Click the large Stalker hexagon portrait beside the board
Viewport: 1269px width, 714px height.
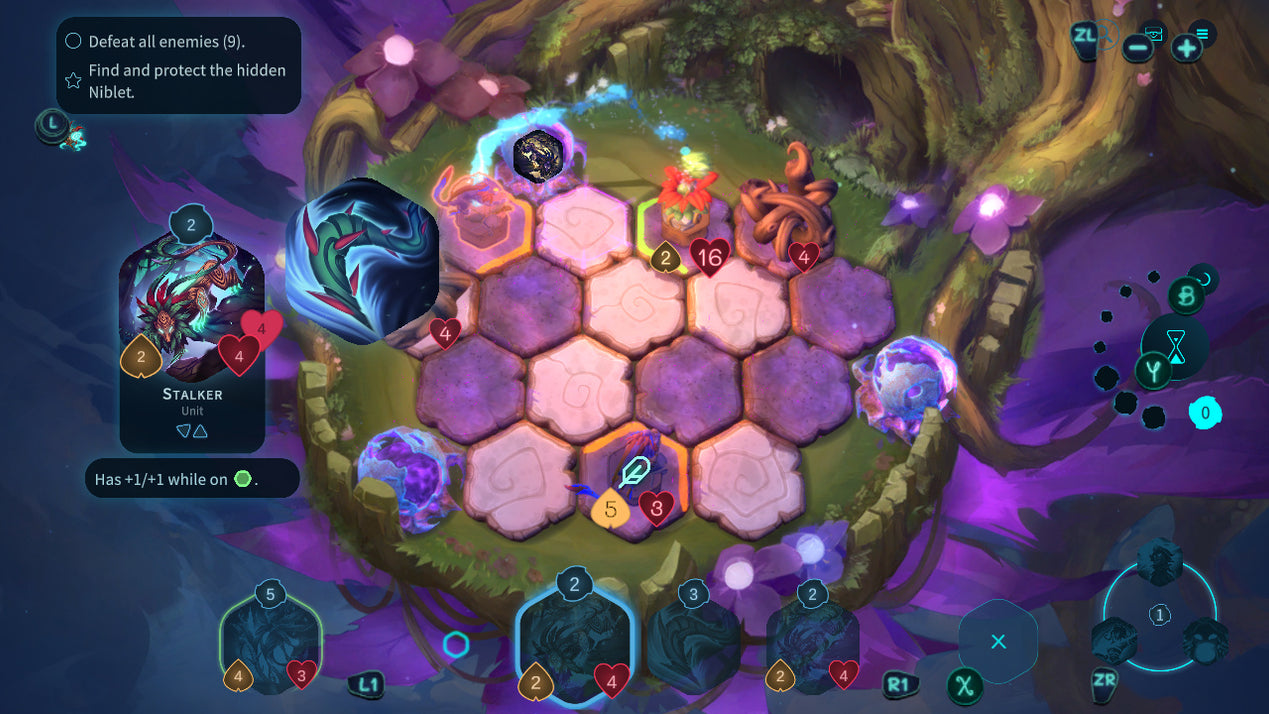click(363, 261)
